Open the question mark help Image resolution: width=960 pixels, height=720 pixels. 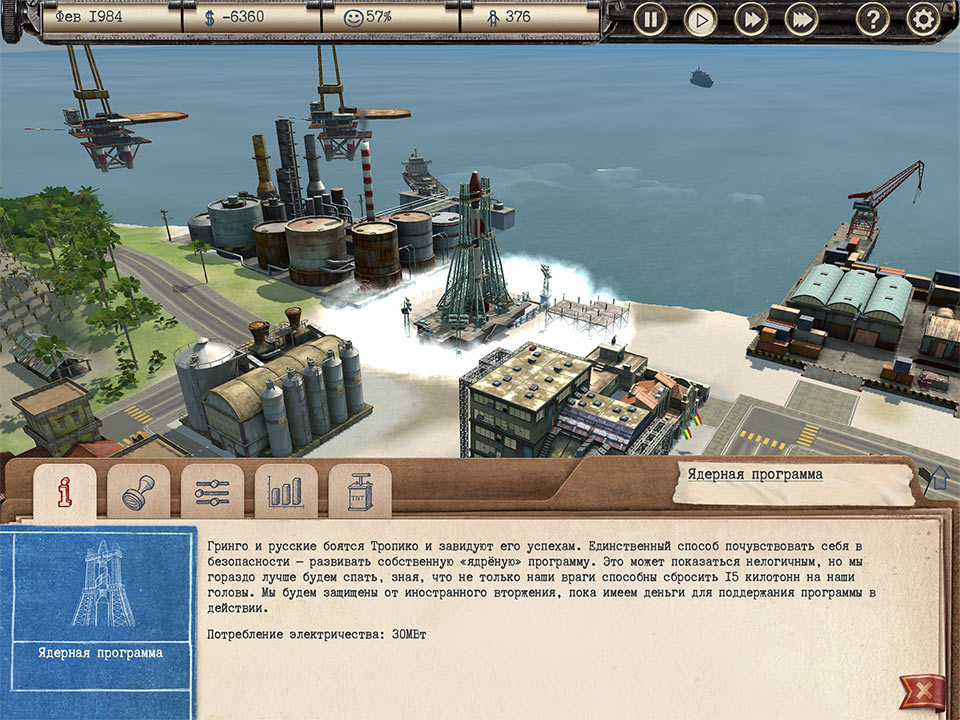coord(872,19)
